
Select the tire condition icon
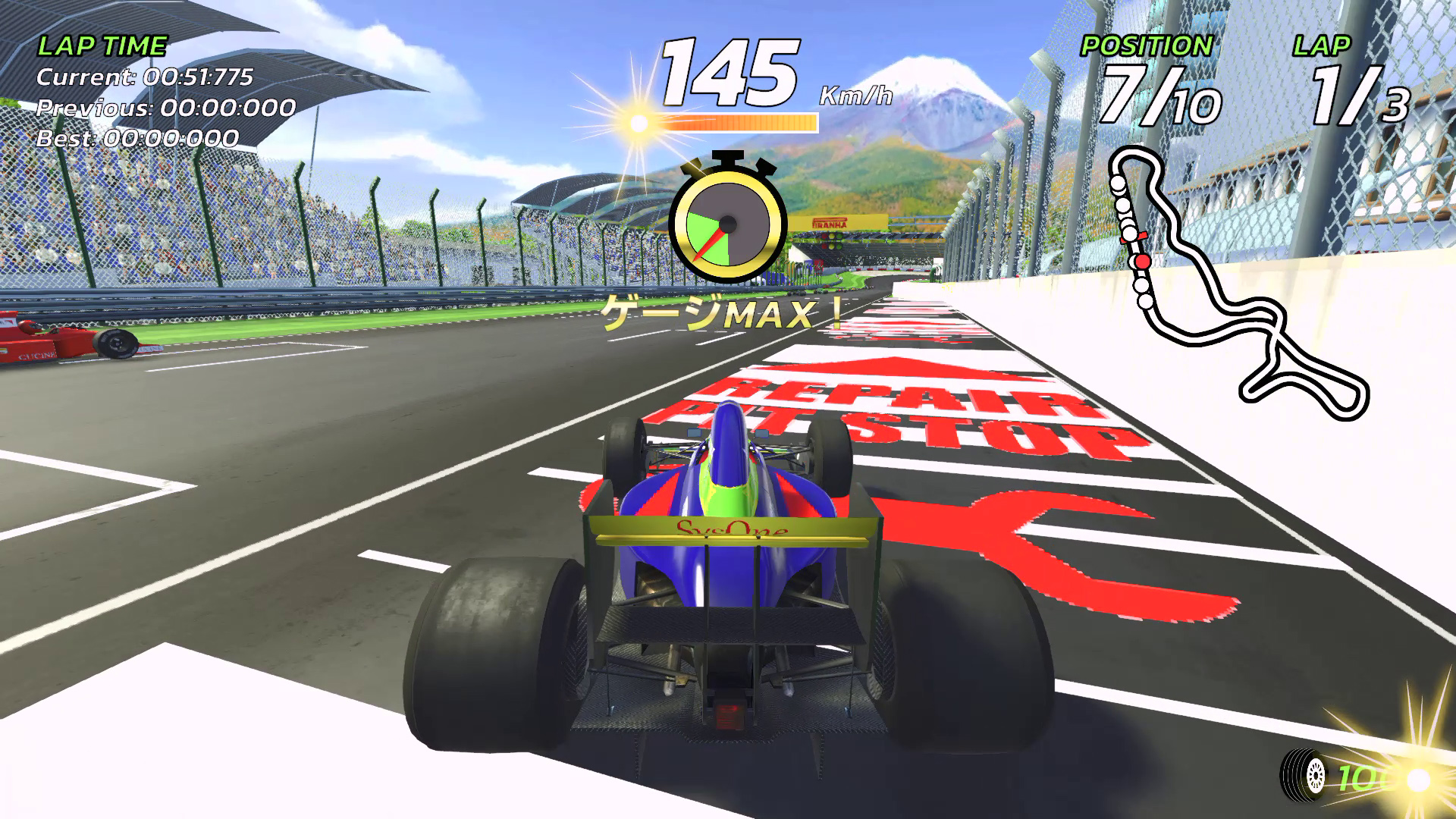tap(1302, 775)
